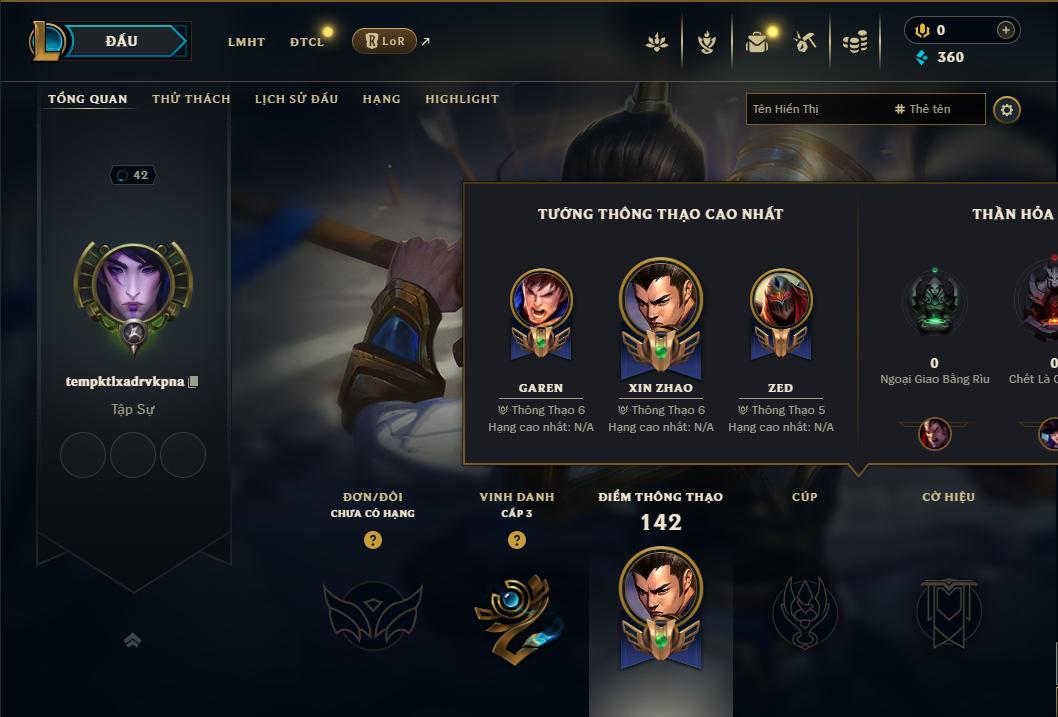Switch to the THỬ THÁCH tab
Image resolution: width=1058 pixels, height=717 pixels.
coord(191,99)
